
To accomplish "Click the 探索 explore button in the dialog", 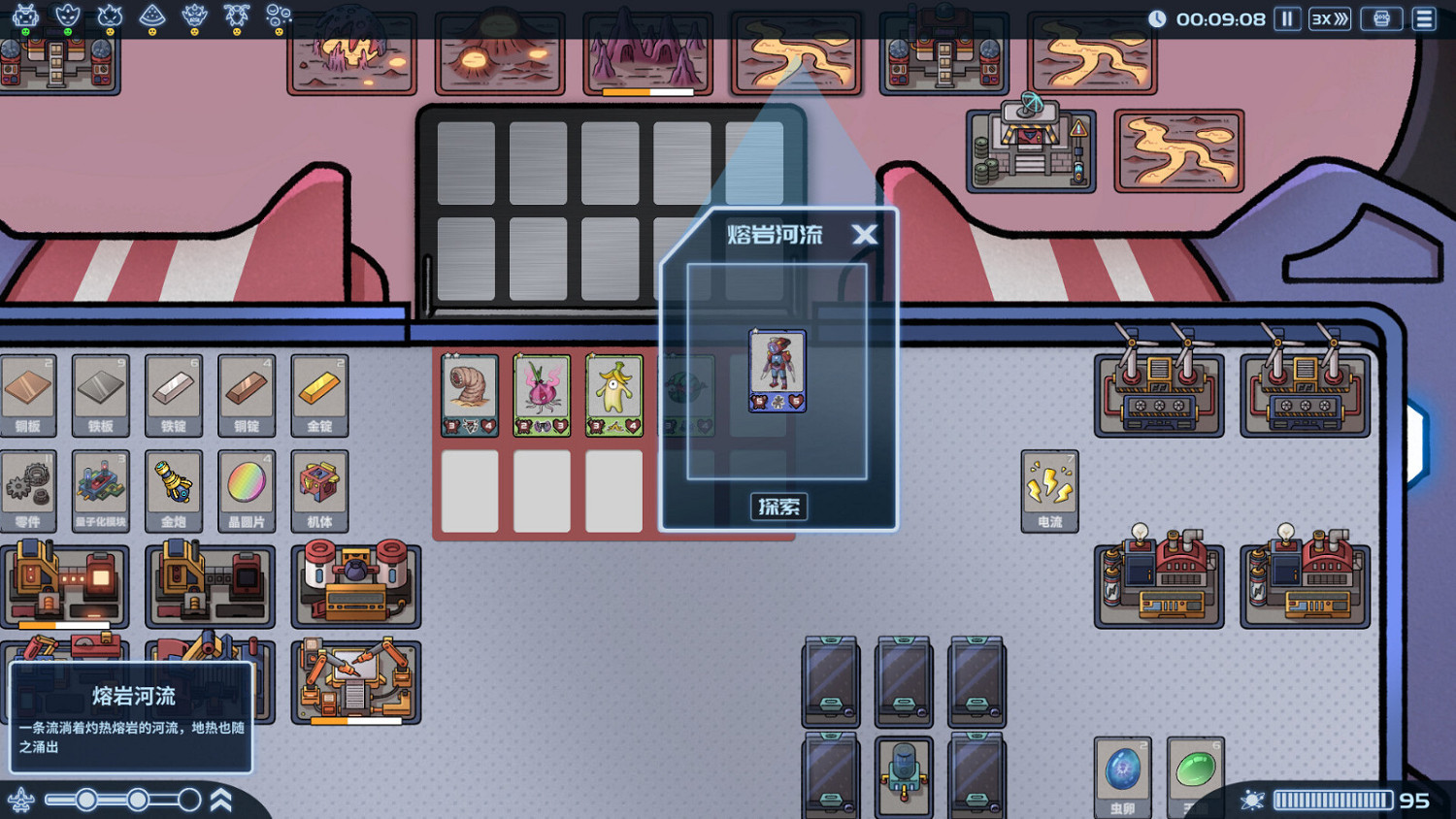I will 778,507.
